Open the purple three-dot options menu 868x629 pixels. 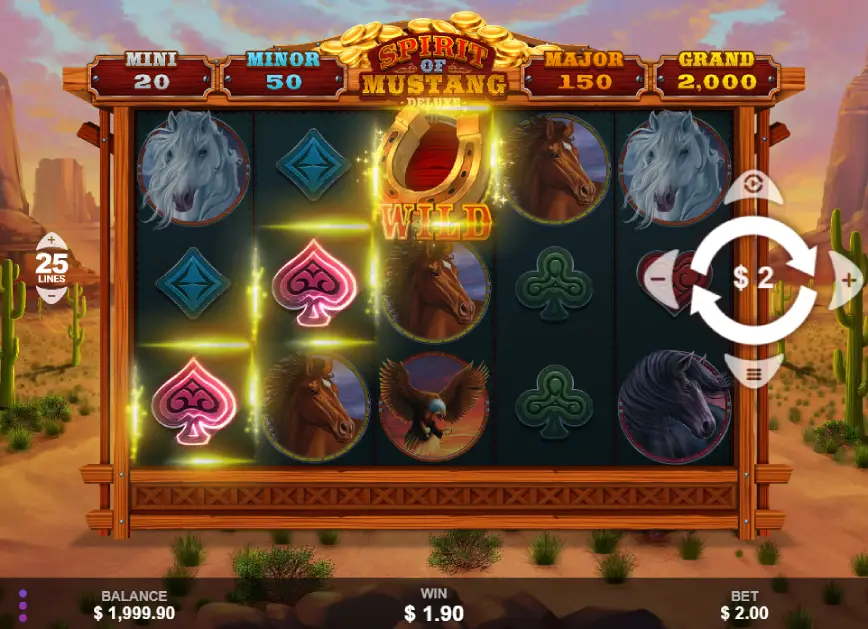[22, 604]
